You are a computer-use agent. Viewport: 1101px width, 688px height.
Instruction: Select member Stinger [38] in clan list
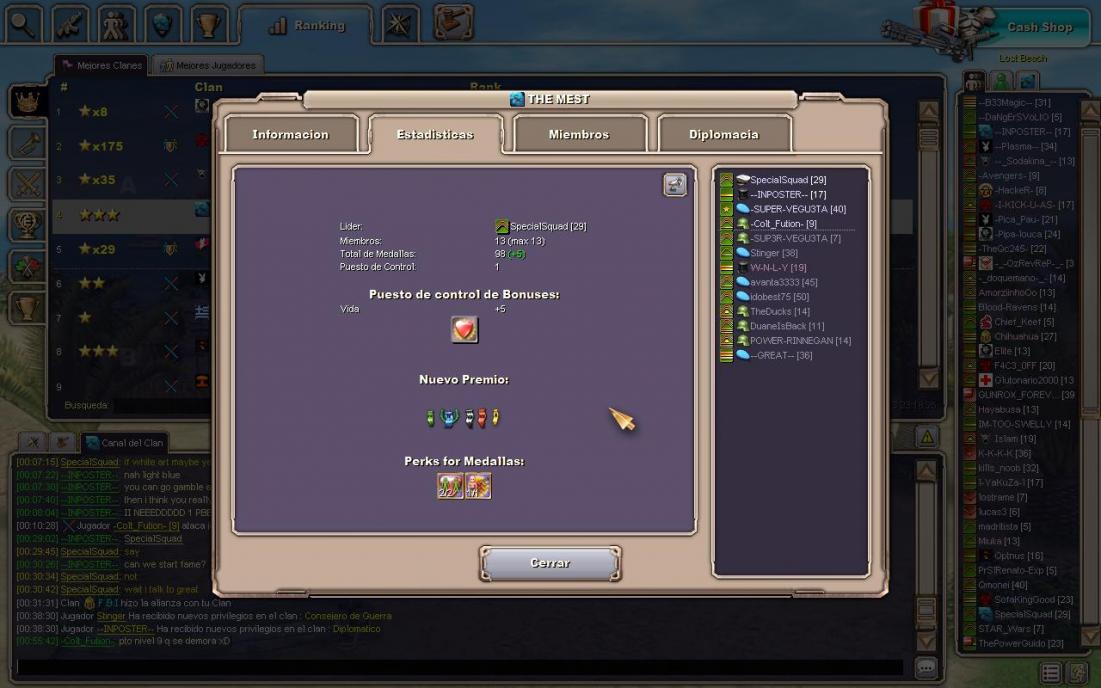click(773, 253)
